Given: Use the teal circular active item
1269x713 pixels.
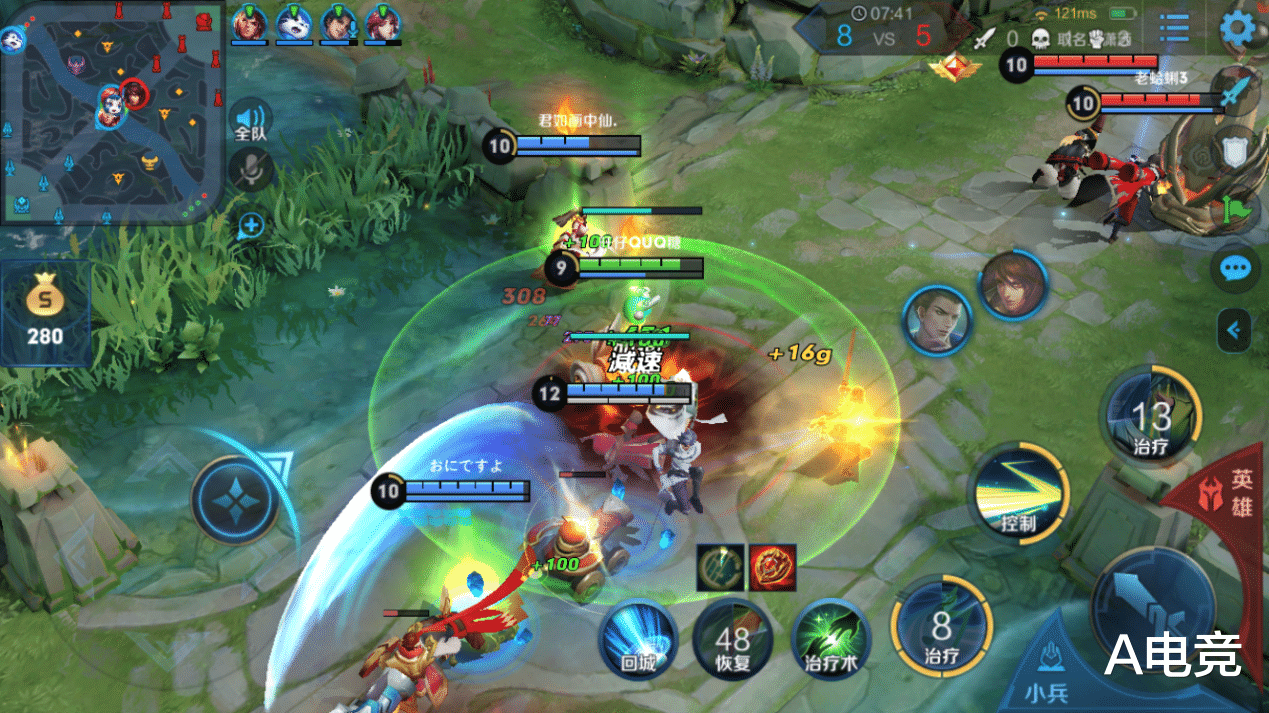Looking at the screenshot, I should pyautogui.click(x=720, y=567).
